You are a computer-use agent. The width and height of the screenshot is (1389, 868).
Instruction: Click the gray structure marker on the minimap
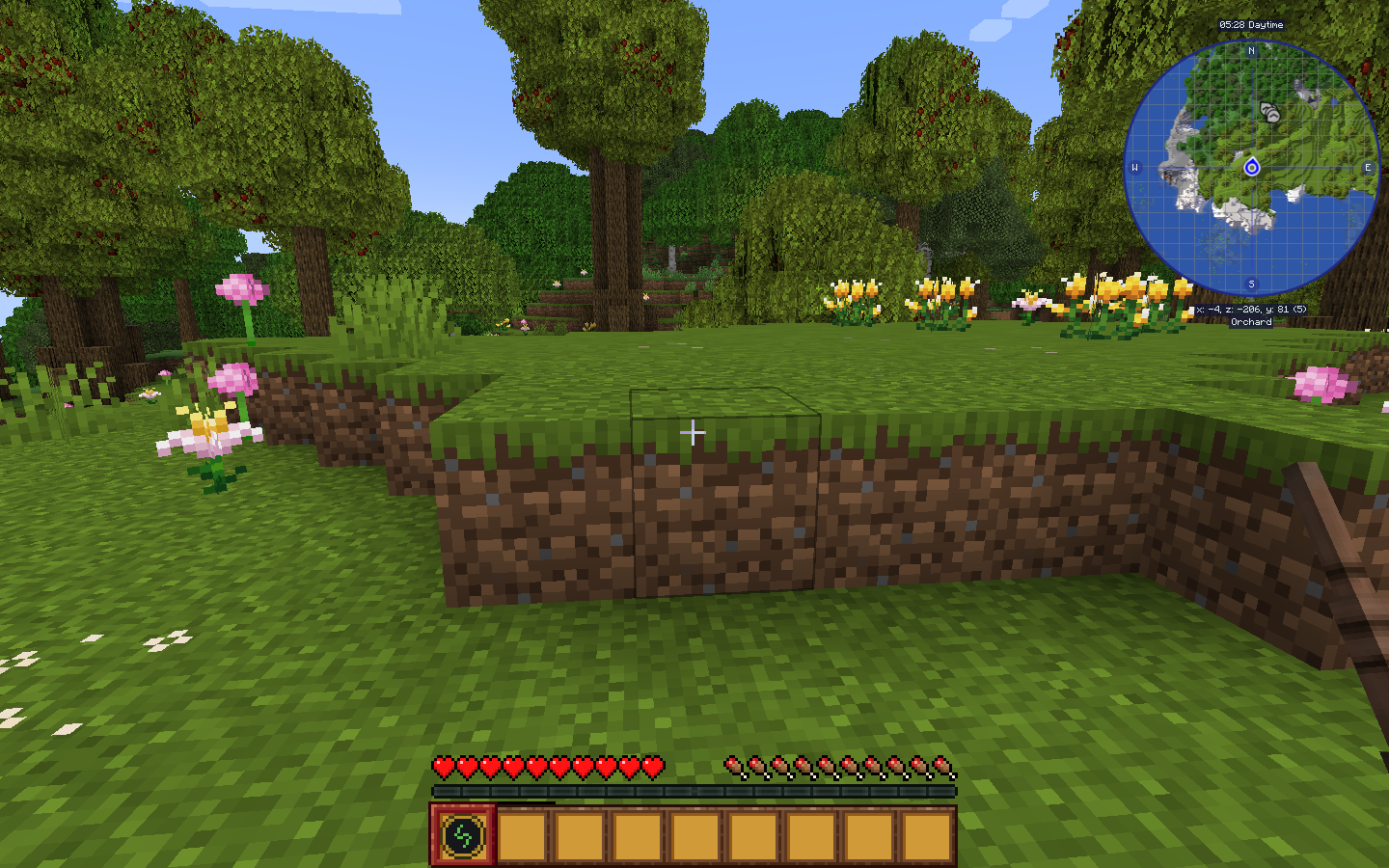pos(1268,111)
